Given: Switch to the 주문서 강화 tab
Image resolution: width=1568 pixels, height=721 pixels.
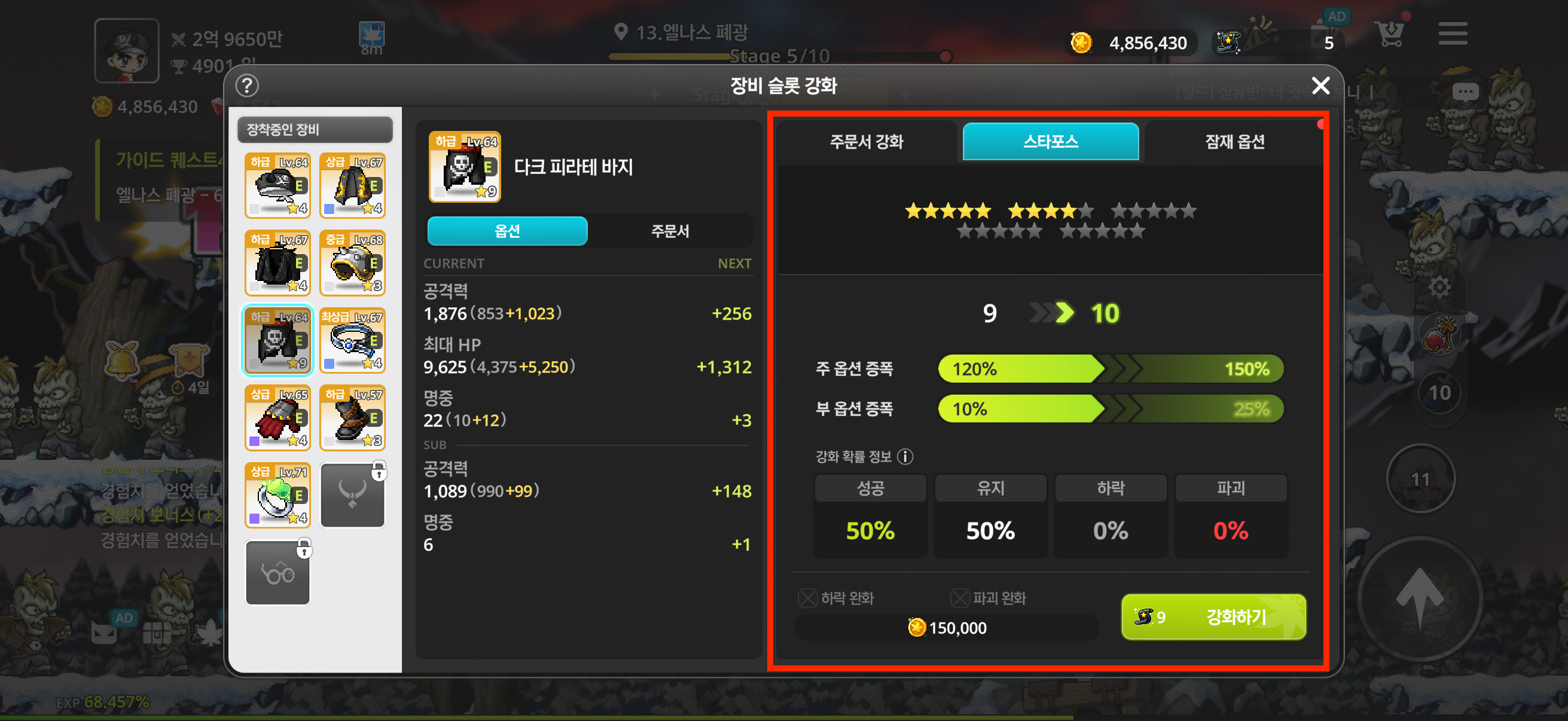Looking at the screenshot, I should (867, 142).
